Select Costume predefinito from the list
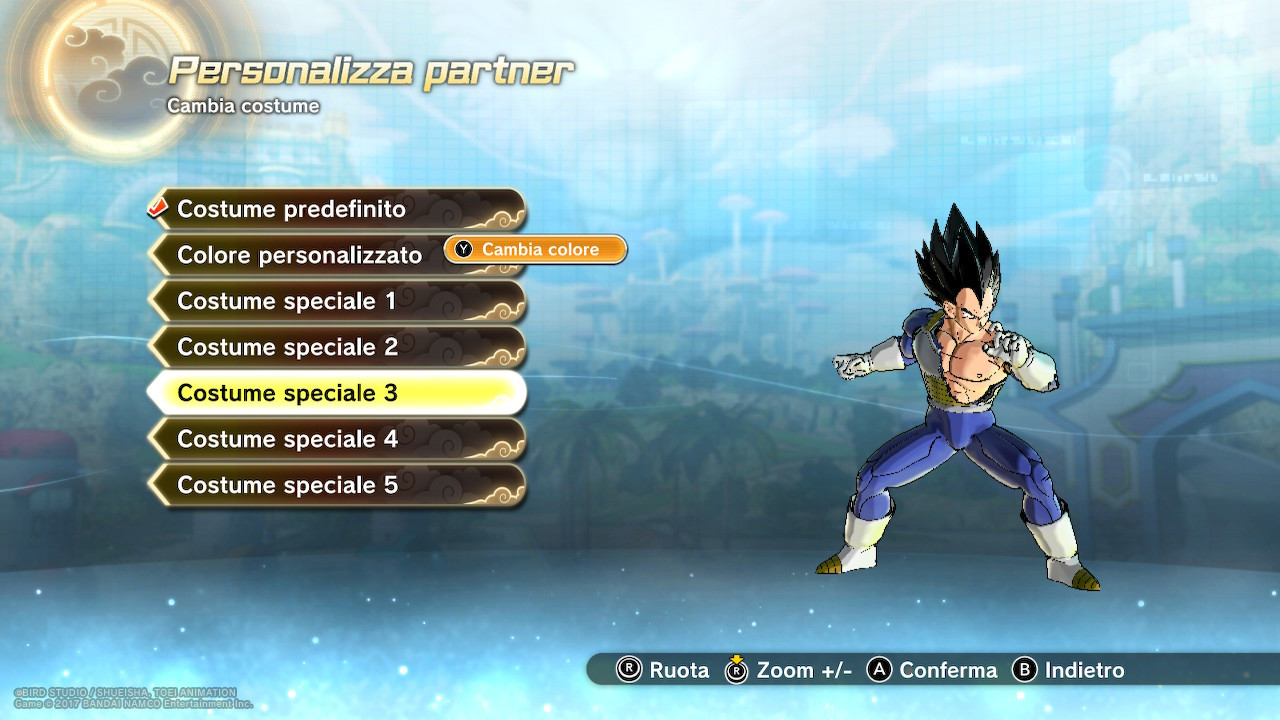1280x720 pixels. point(290,210)
